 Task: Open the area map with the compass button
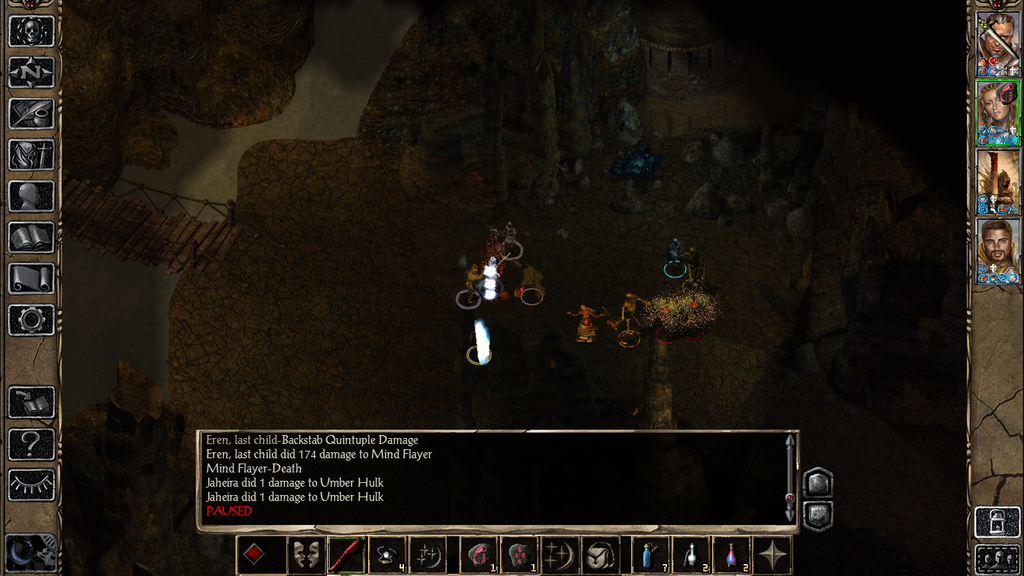[x=31, y=72]
